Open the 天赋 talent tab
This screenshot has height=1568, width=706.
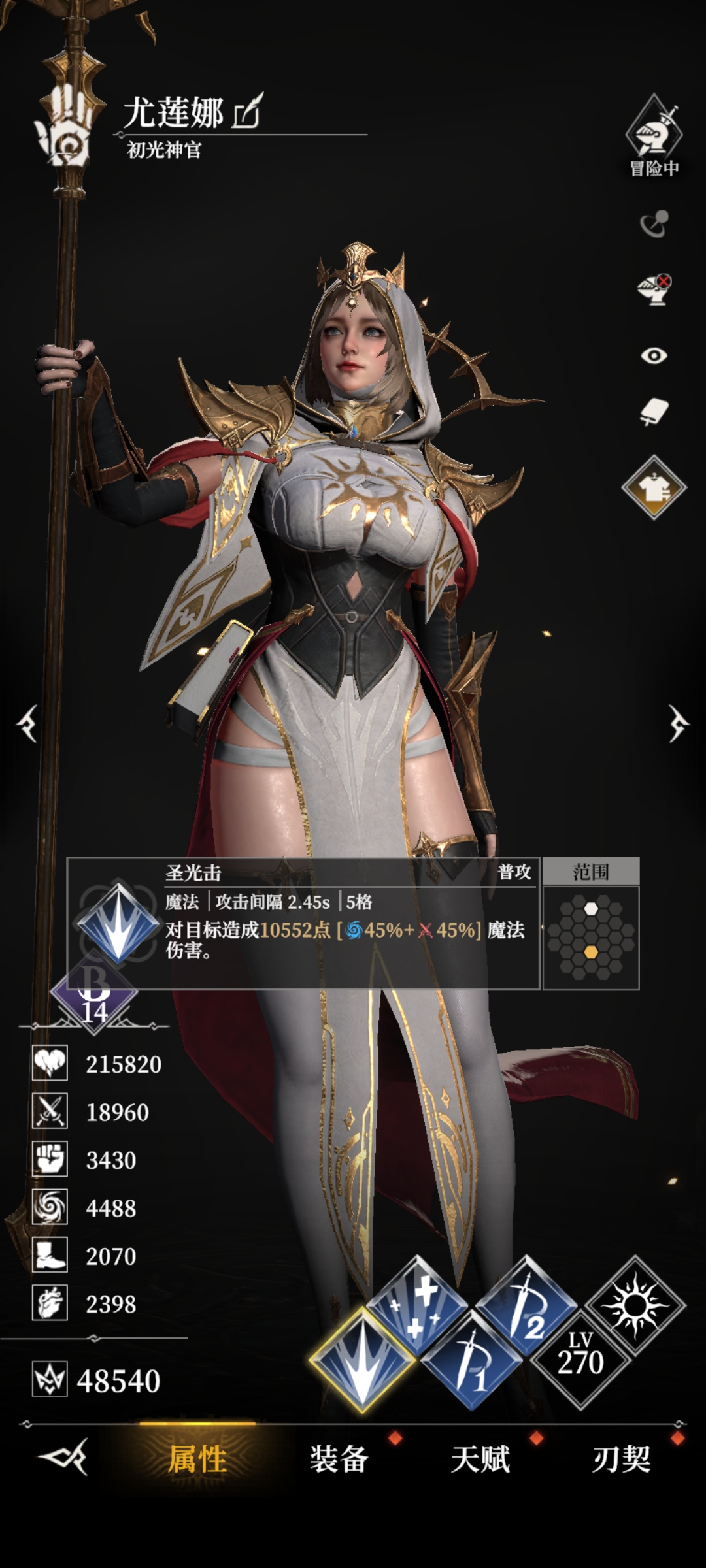(x=480, y=1459)
